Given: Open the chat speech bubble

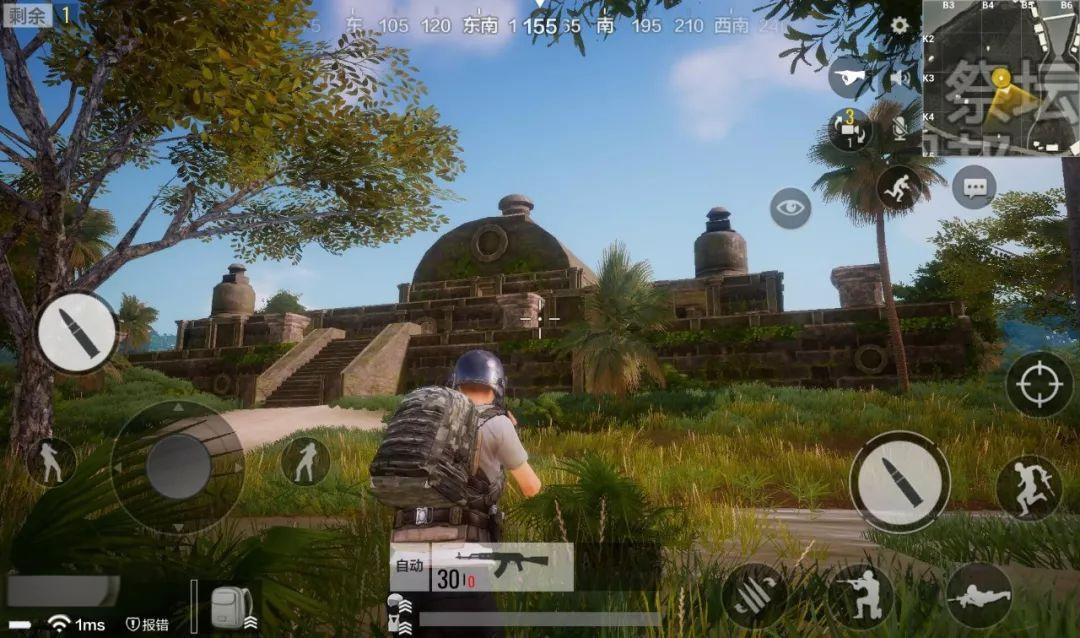Looking at the screenshot, I should 974,187.
